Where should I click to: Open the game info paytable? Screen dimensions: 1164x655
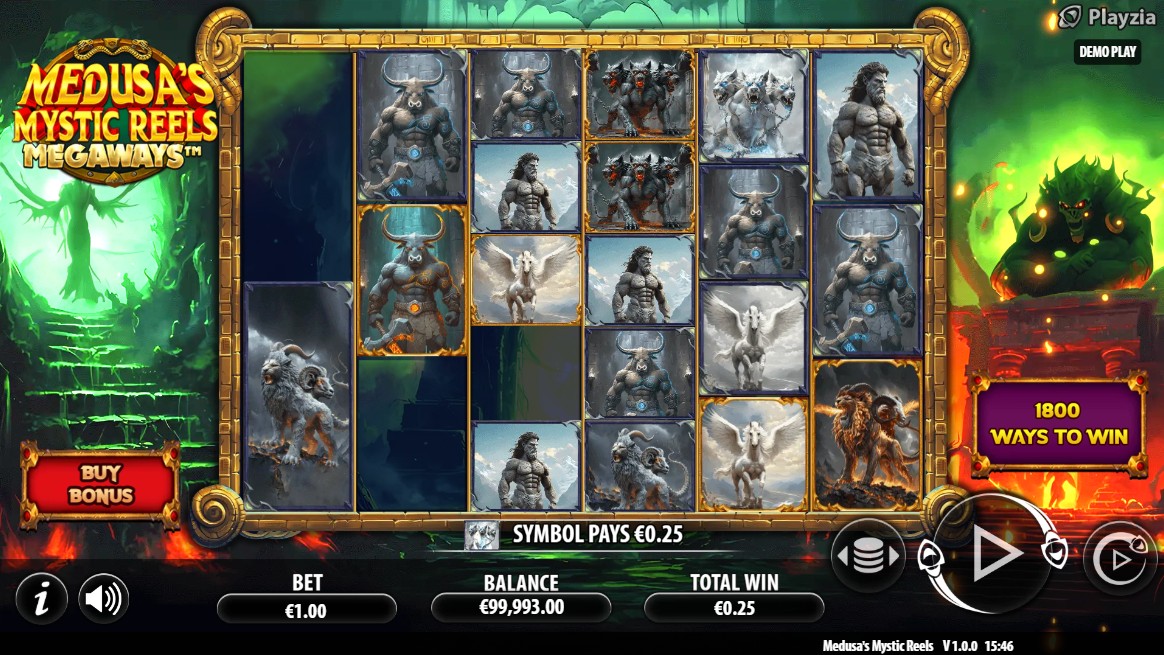pyautogui.click(x=41, y=600)
